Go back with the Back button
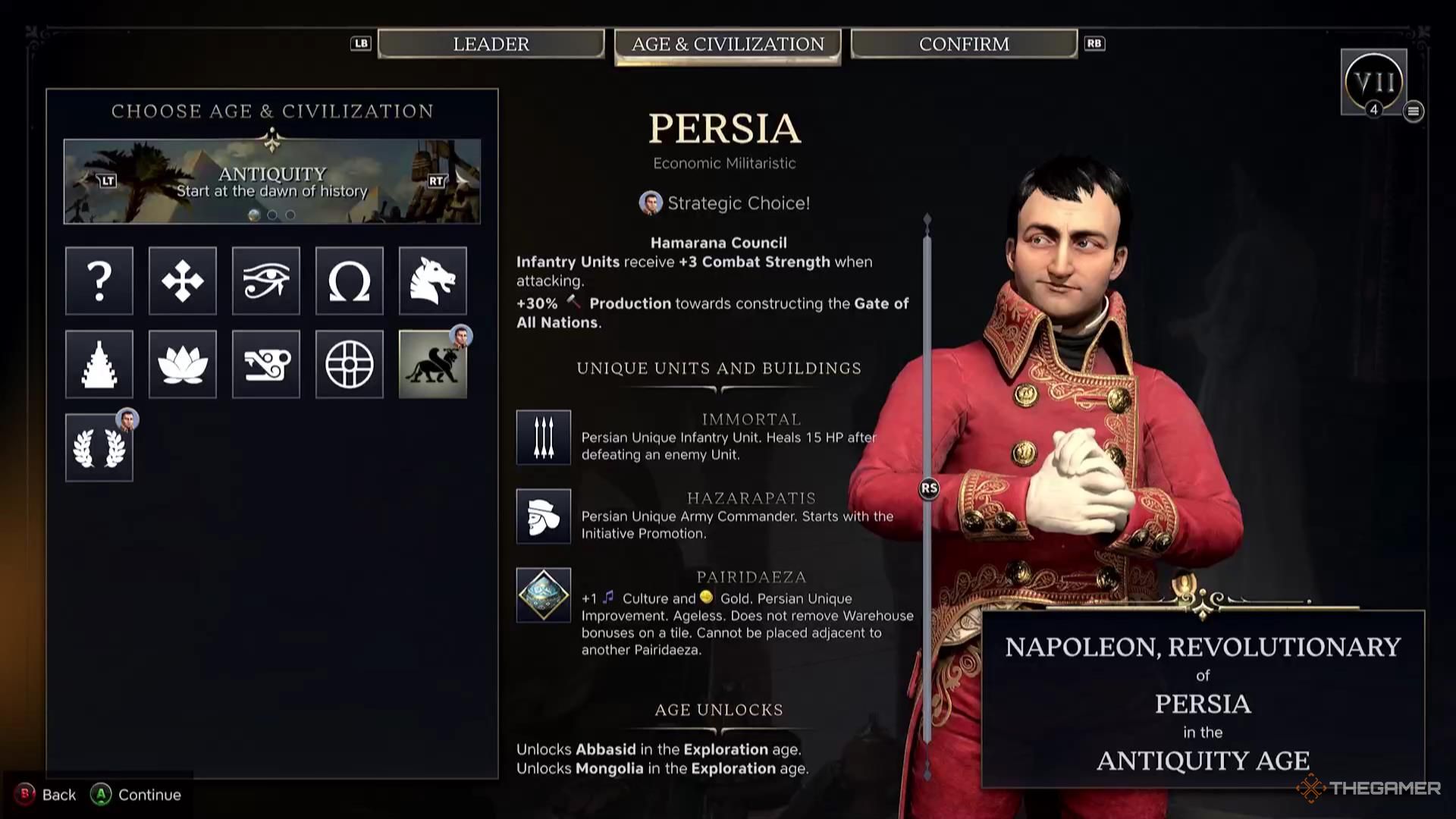Image resolution: width=1456 pixels, height=819 pixels. [x=47, y=795]
